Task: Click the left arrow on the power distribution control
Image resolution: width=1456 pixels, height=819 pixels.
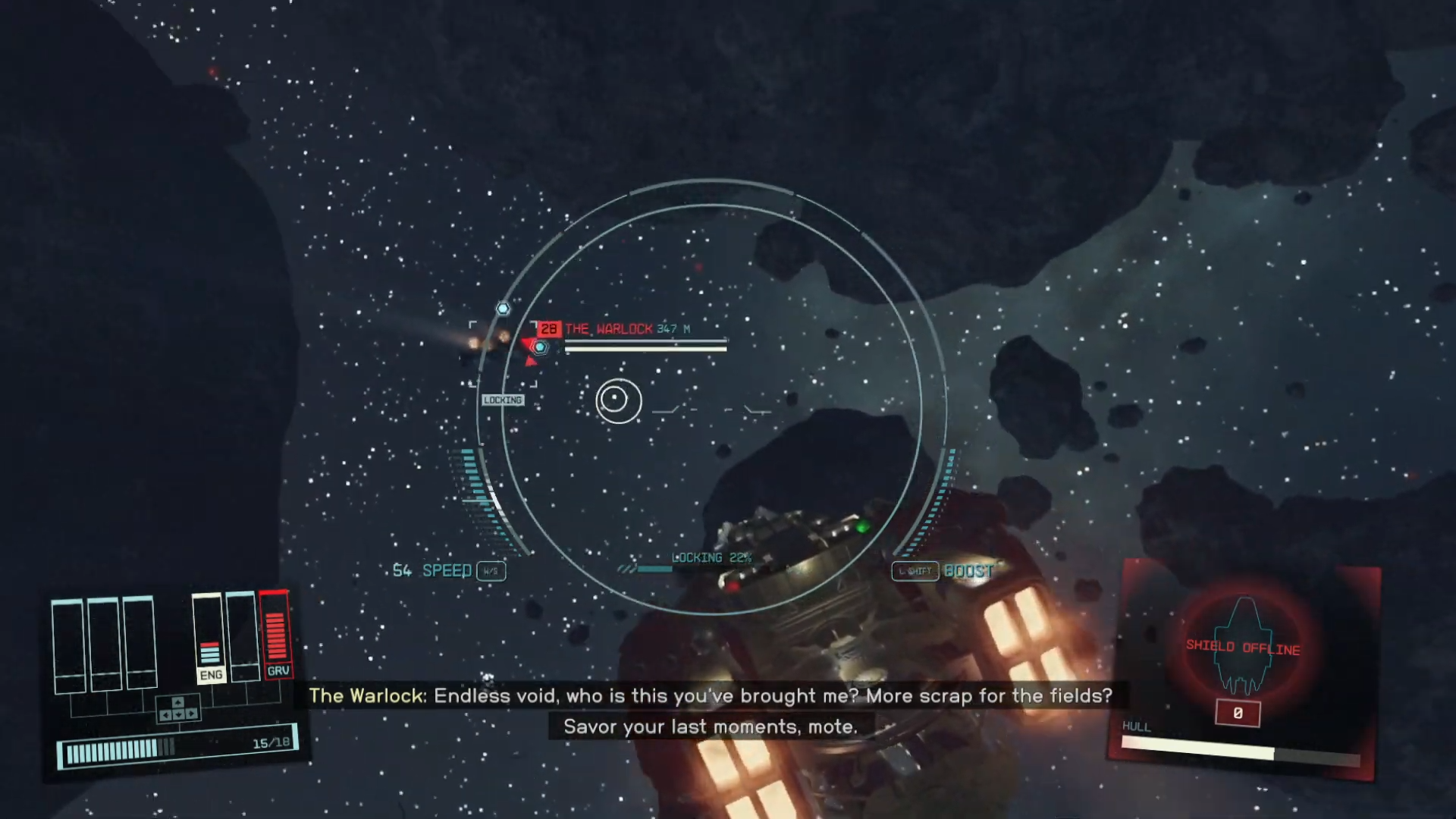Action: tap(166, 714)
